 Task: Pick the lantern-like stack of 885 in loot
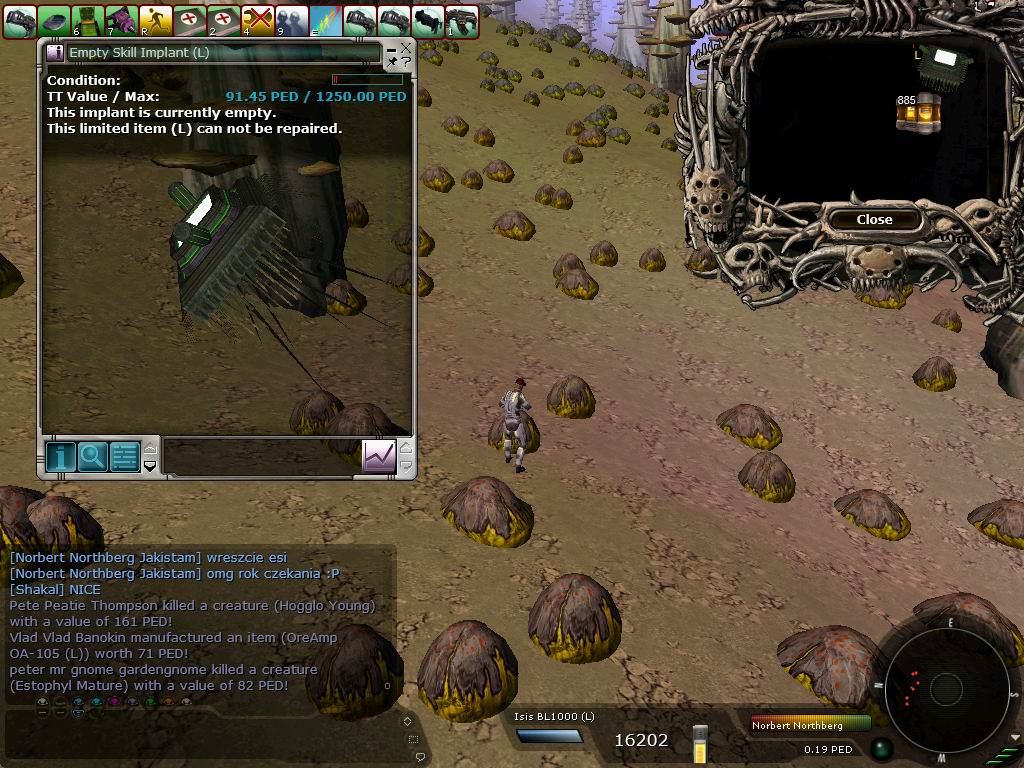(919, 114)
